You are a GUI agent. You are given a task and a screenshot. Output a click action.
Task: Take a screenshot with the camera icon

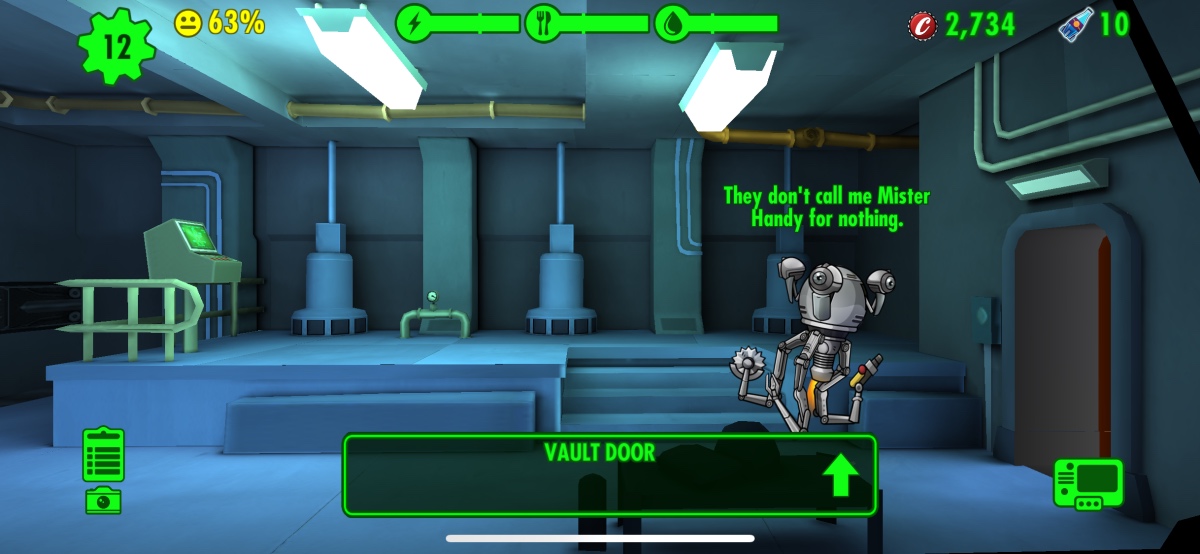pyautogui.click(x=103, y=500)
